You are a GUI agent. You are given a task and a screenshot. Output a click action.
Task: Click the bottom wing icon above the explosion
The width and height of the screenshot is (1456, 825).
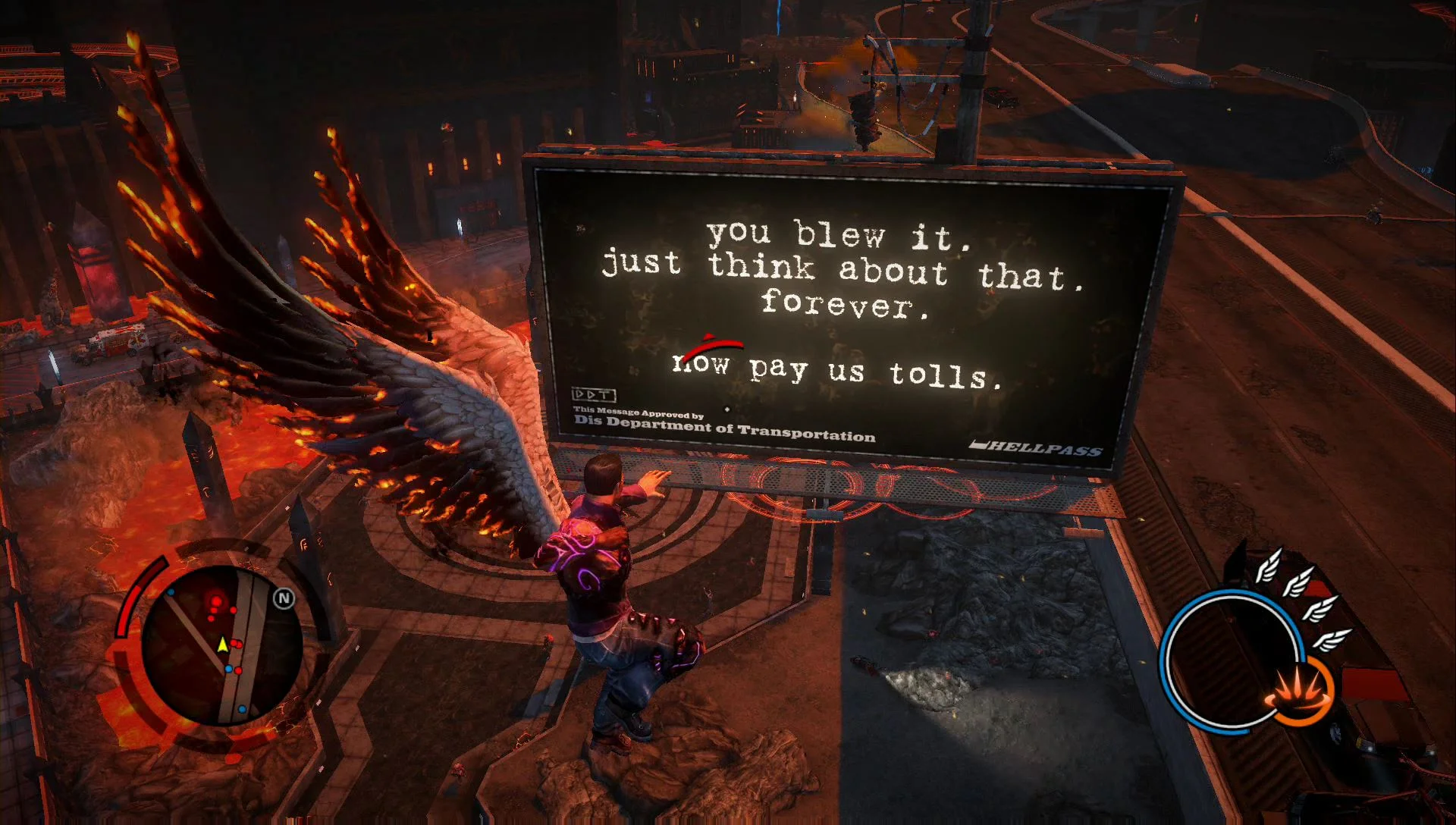click(x=1335, y=641)
